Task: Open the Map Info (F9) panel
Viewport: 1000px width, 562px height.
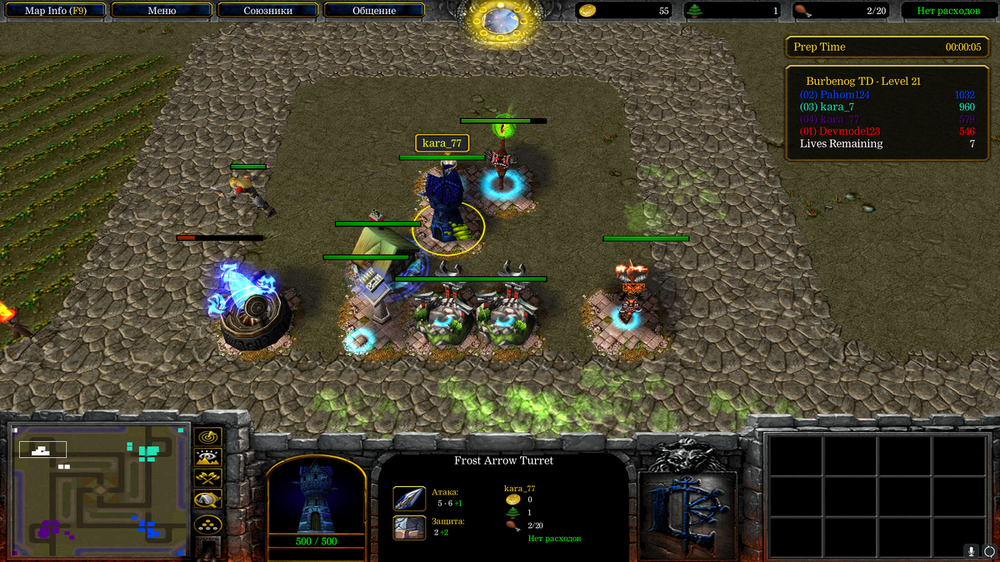Action: click(54, 11)
